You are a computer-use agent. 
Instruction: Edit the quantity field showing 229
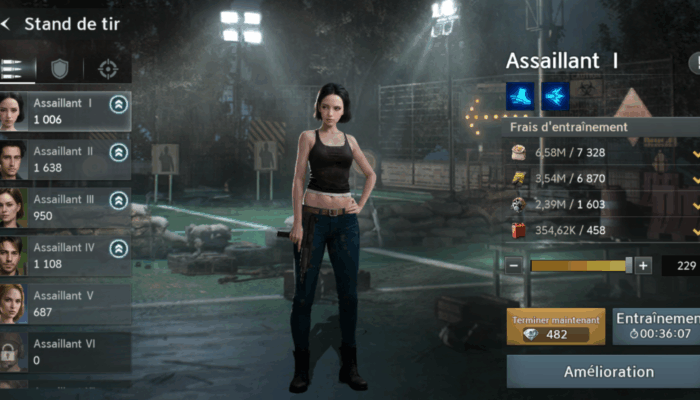pyautogui.click(x=684, y=266)
